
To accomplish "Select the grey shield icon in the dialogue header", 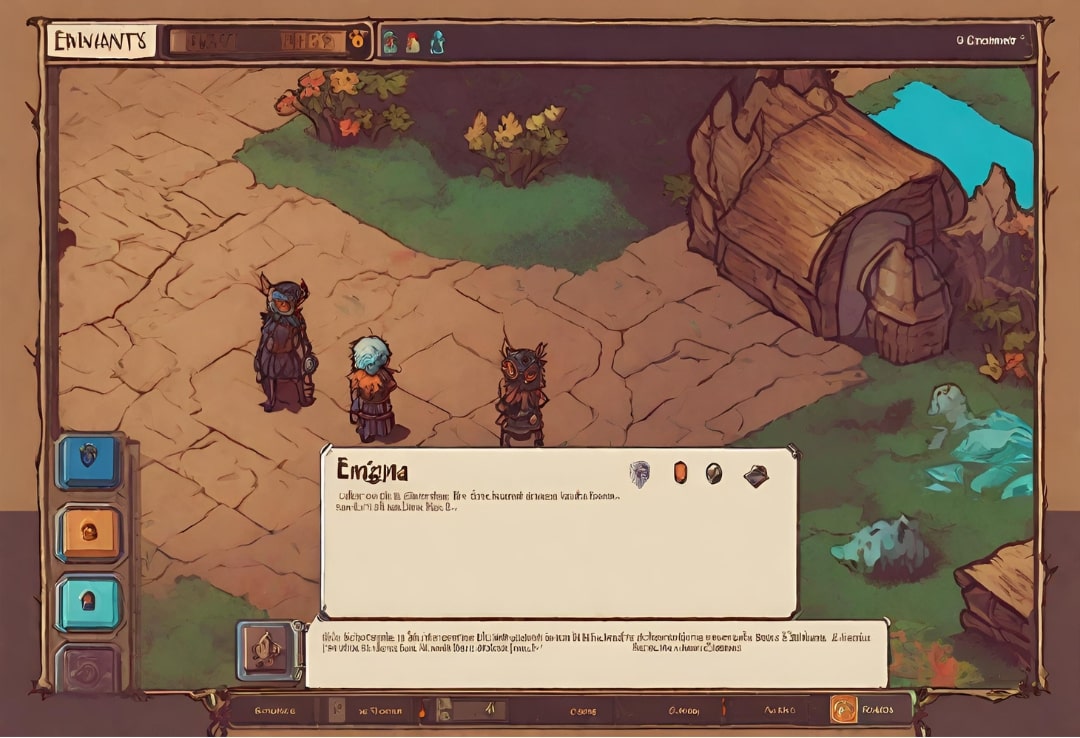I will point(638,473).
